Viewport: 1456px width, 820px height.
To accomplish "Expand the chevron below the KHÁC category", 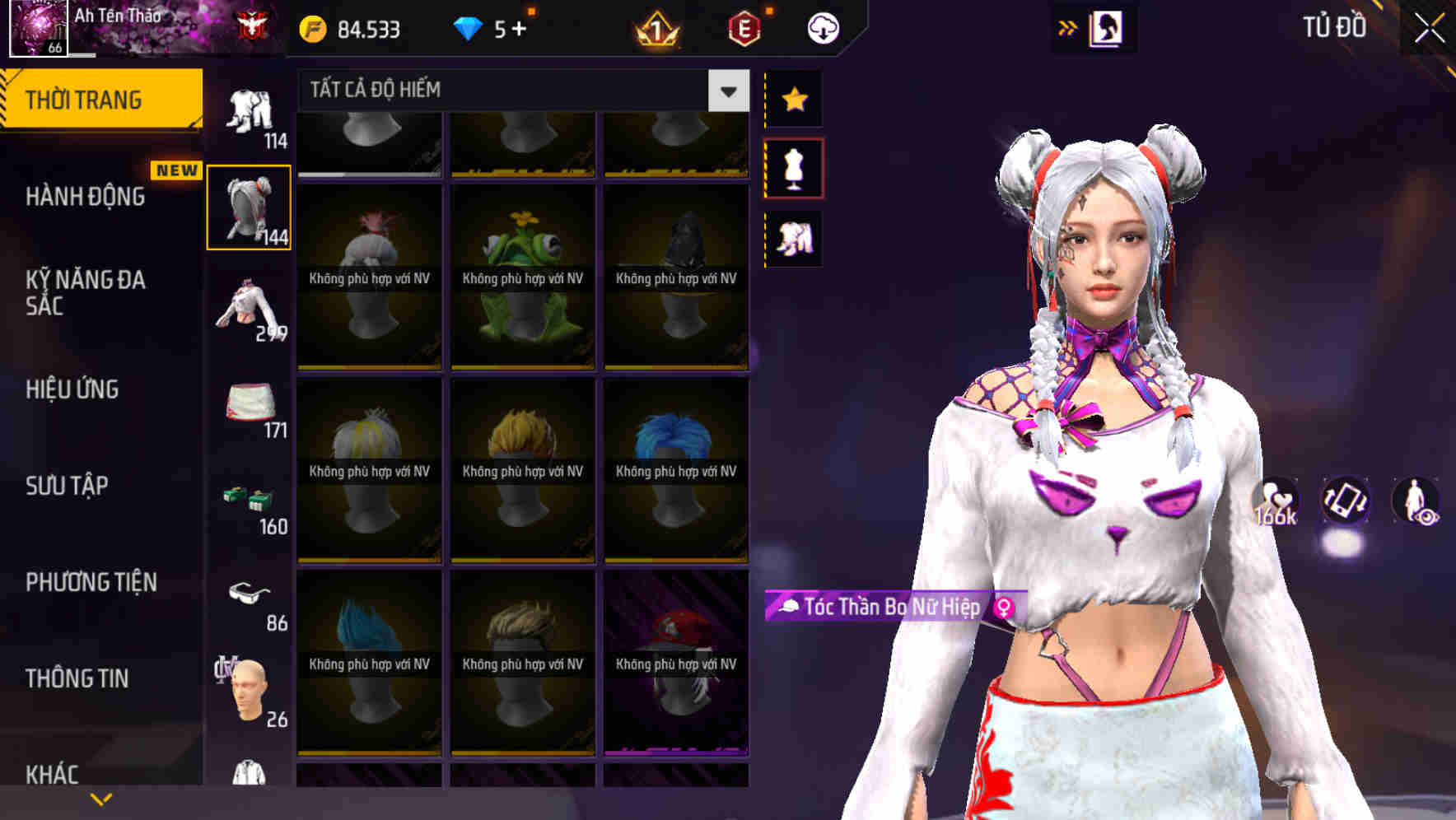I will coord(101,798).
